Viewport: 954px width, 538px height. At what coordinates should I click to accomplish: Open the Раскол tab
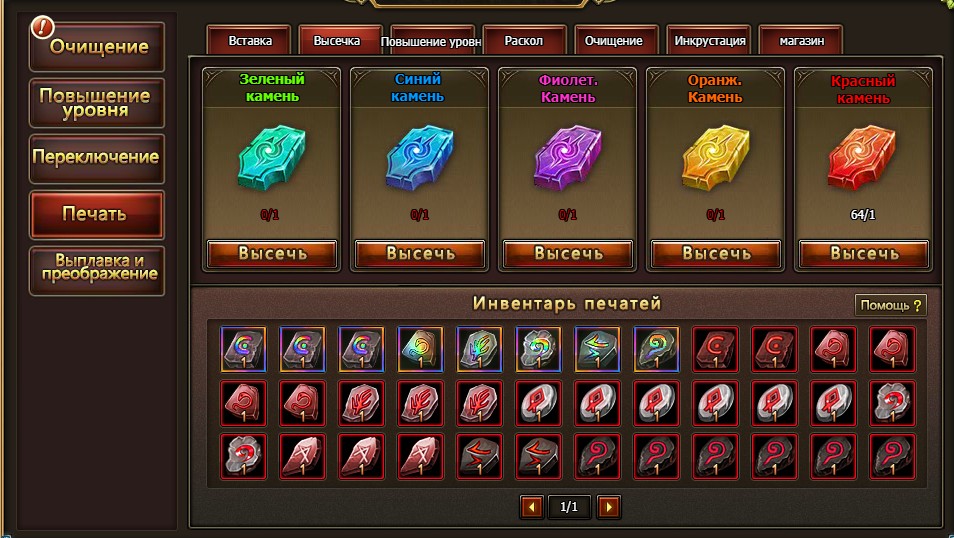click(524, 41)
